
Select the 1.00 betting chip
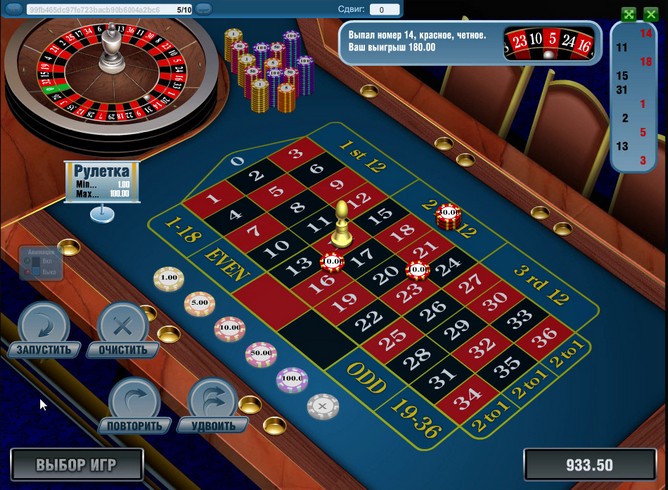coord(168,277)
